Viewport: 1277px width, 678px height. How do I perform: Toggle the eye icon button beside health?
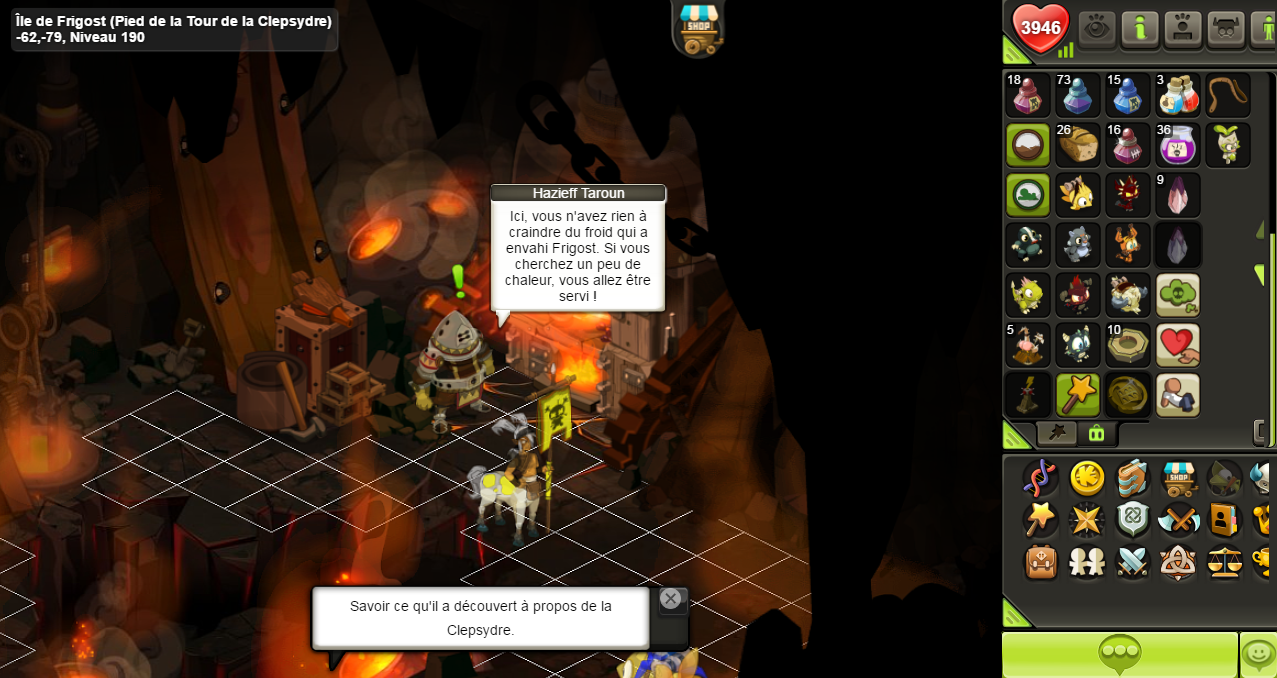1097,28
